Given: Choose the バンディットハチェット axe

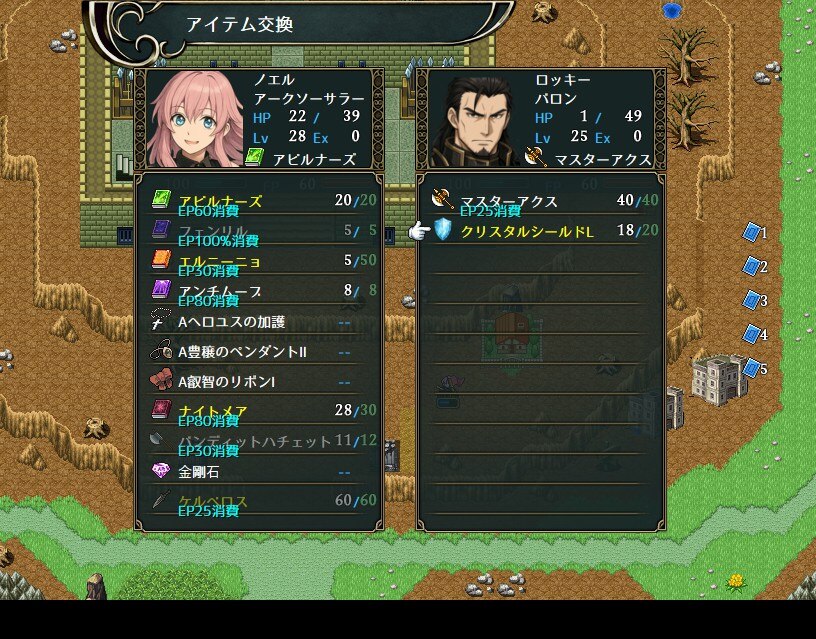Looking at the screenshot, I should (x=259, y=441).
